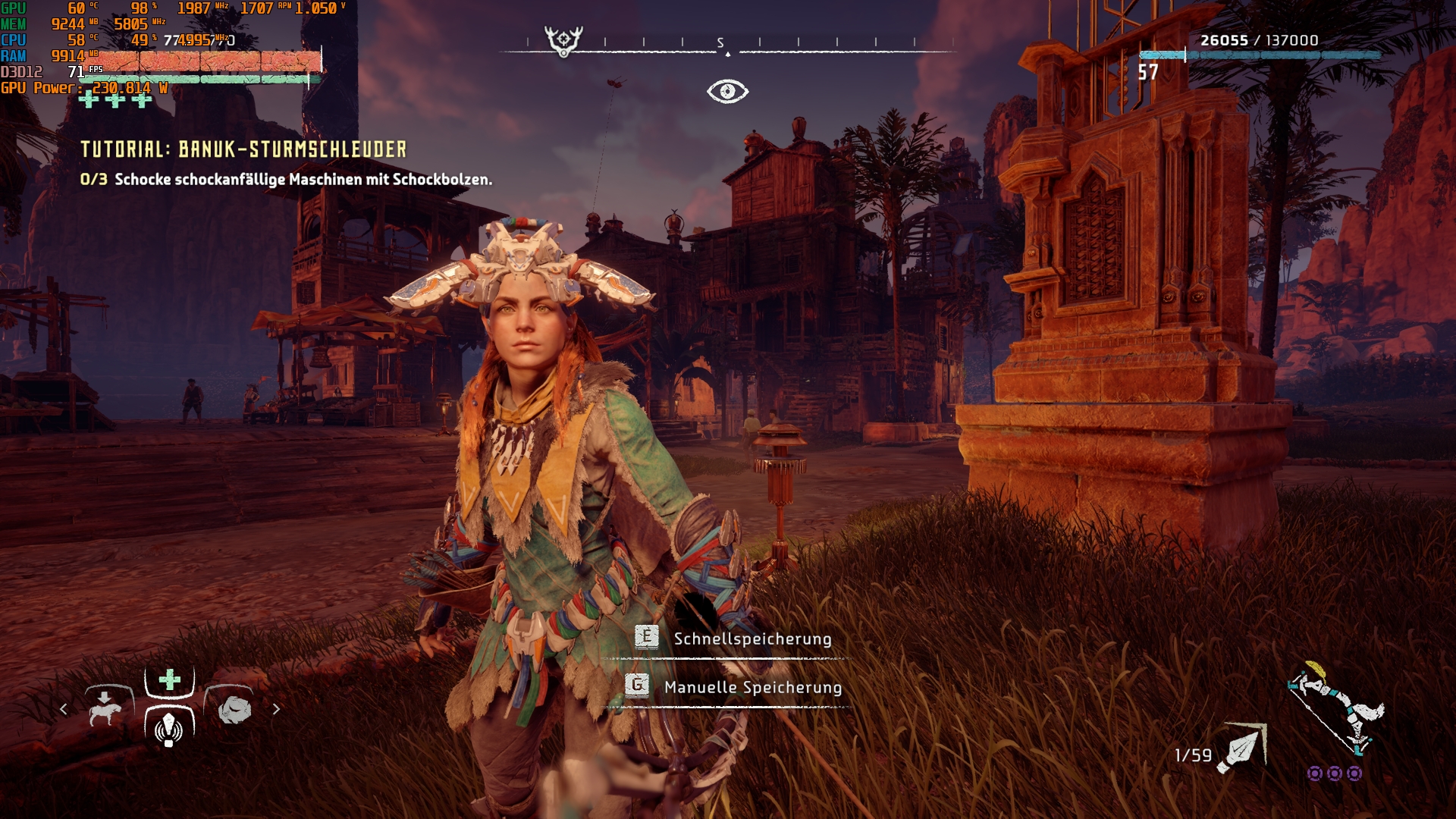The image size is (1456, 819).
Task: Toggle the enemy awareness eye indicator
Action: pyautogui.click(x=728, y=91)
